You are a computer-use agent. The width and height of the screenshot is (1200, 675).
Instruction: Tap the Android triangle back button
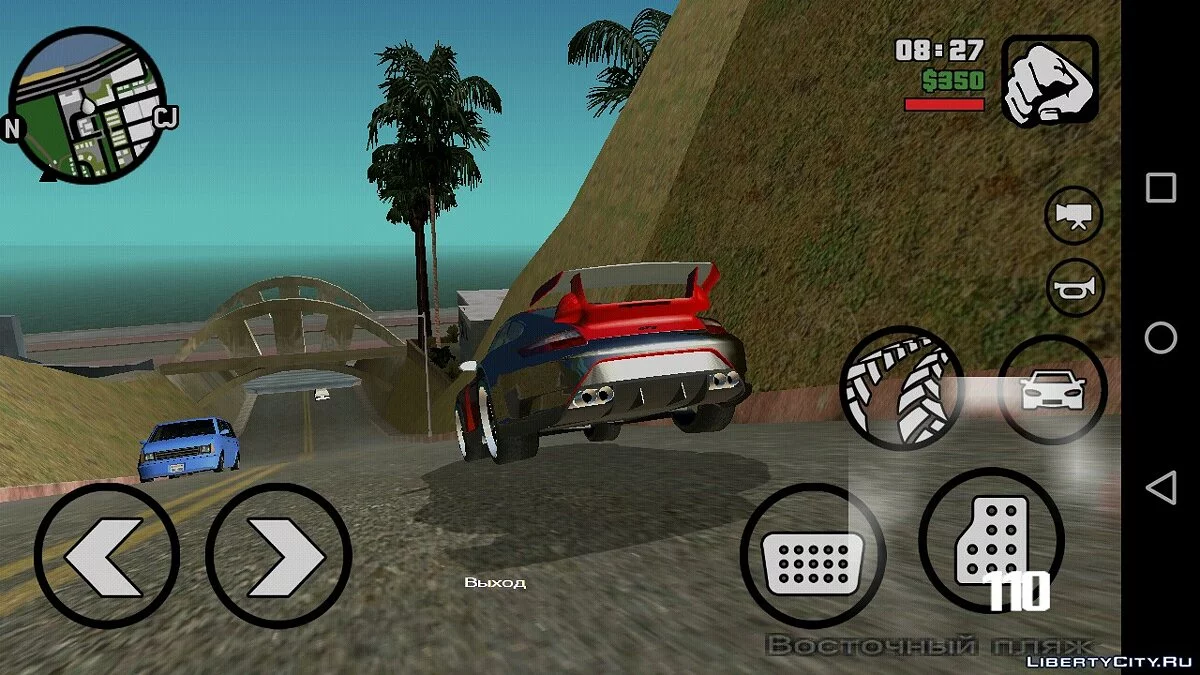pos(1161,488)
